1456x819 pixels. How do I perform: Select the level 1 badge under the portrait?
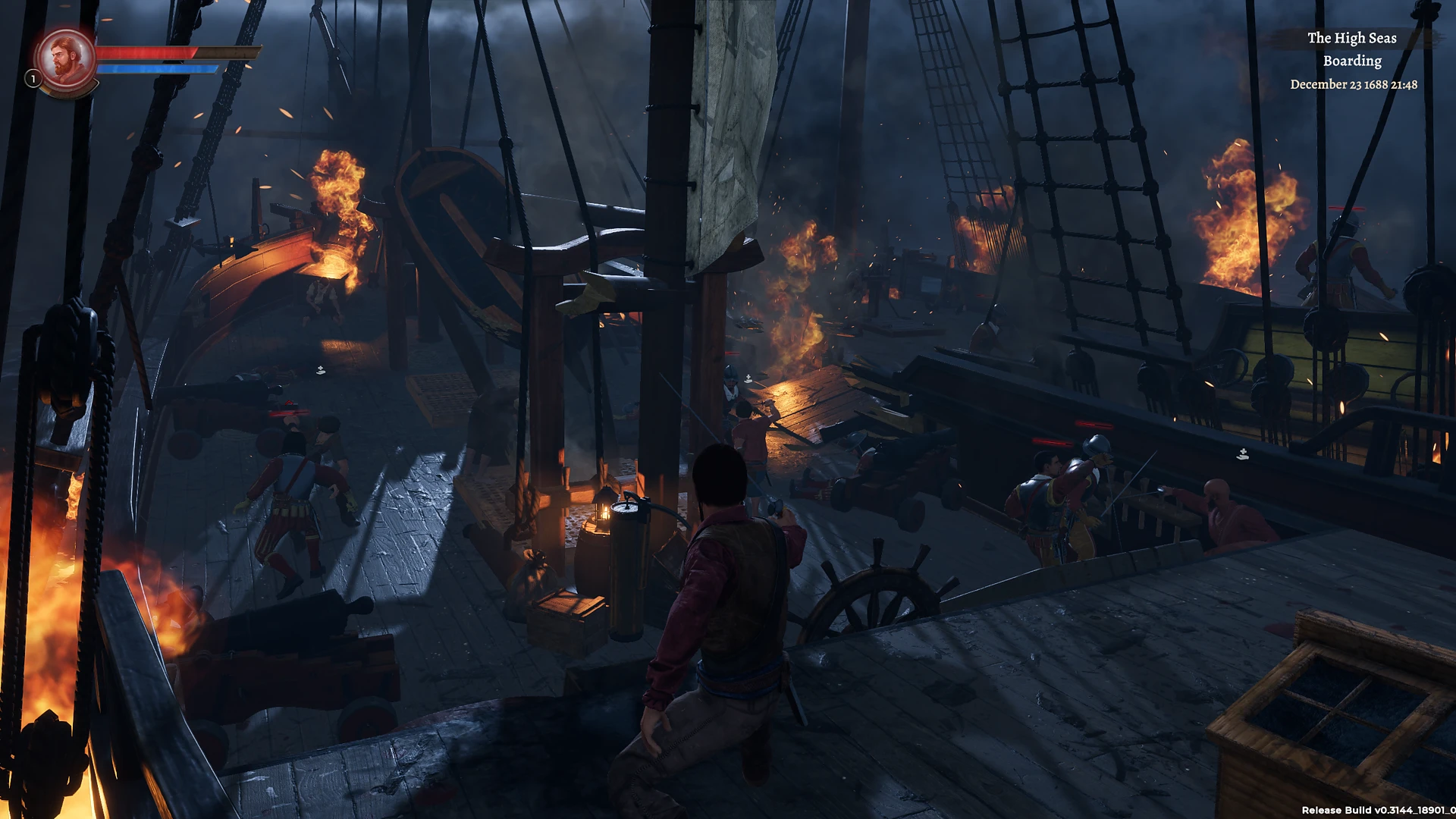[x=32, y=79]
